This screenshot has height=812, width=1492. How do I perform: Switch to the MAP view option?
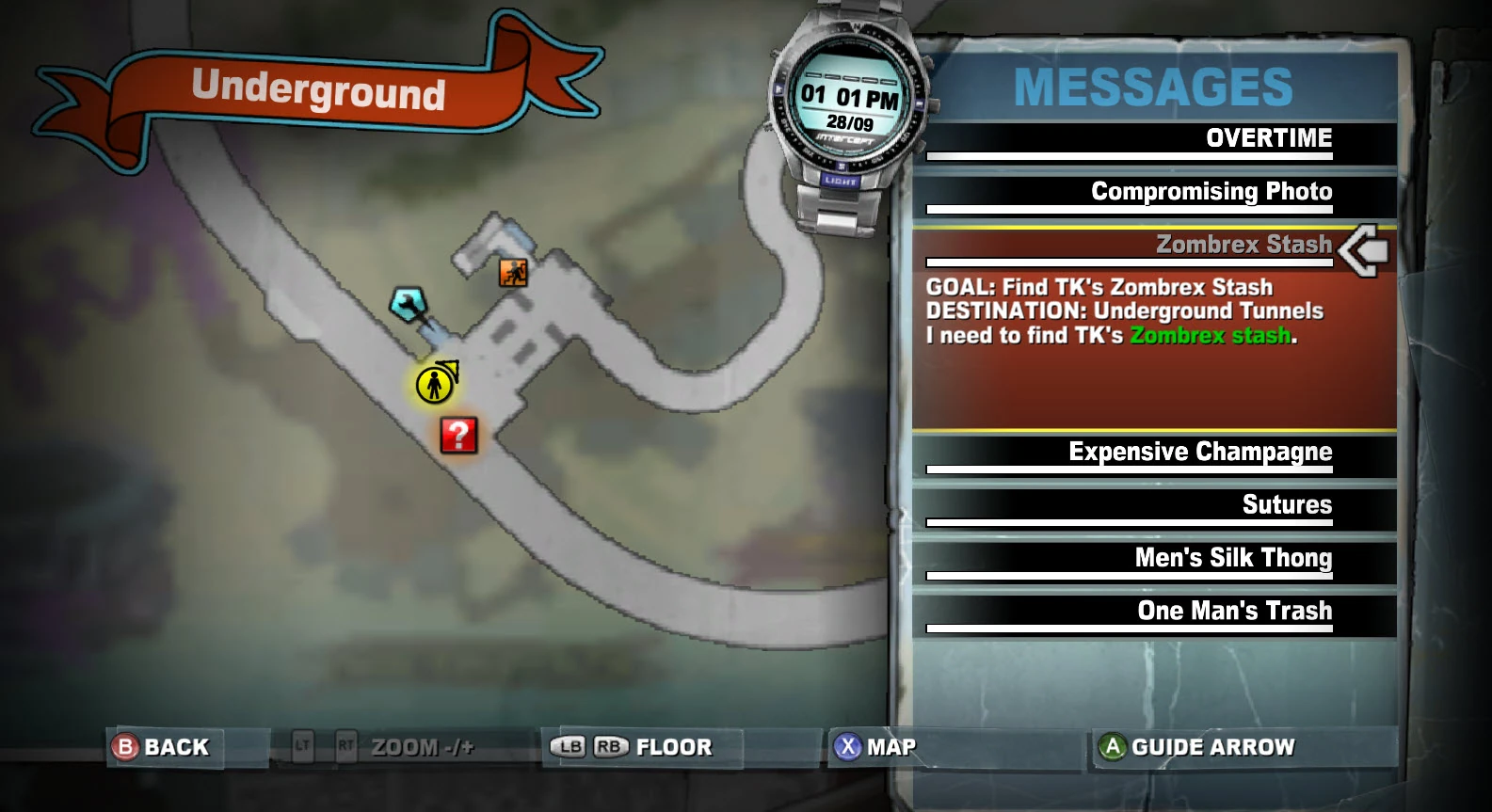point(875,747)
